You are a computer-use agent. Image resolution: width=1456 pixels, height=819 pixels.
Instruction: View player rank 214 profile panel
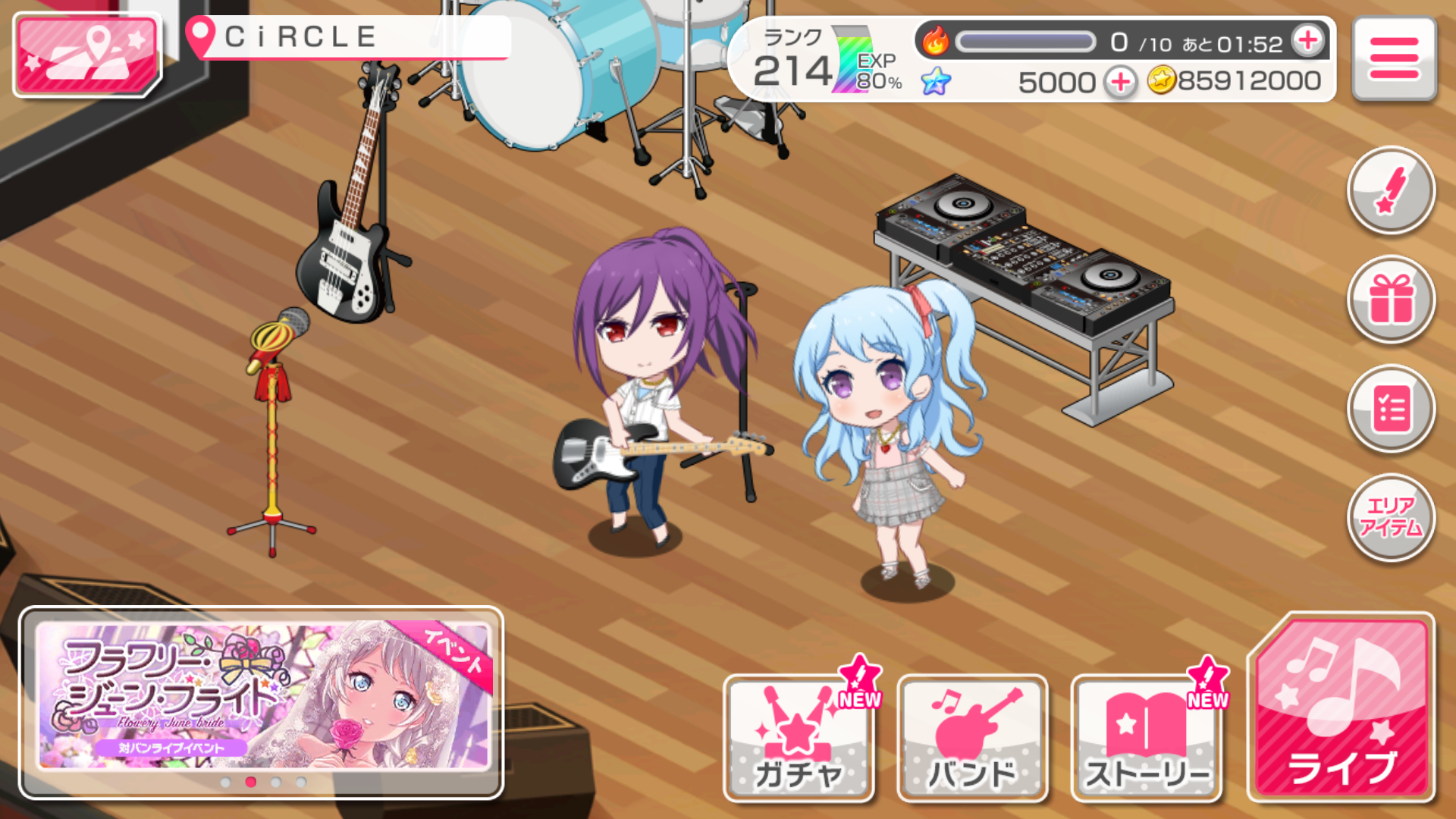pos(815,61)
